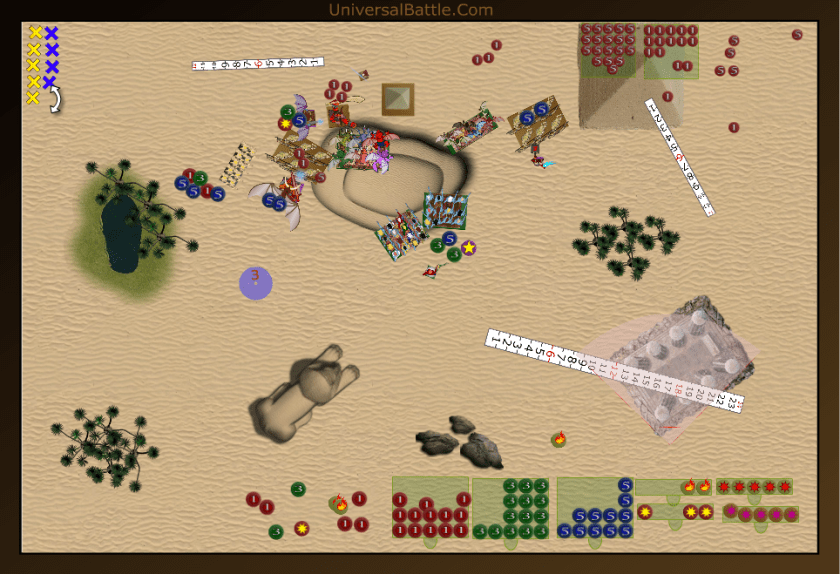This screenshot has height=574, width=840.
Task: Pick the red 1 tray beside the red 5 tray
Action: pos(671,50)
